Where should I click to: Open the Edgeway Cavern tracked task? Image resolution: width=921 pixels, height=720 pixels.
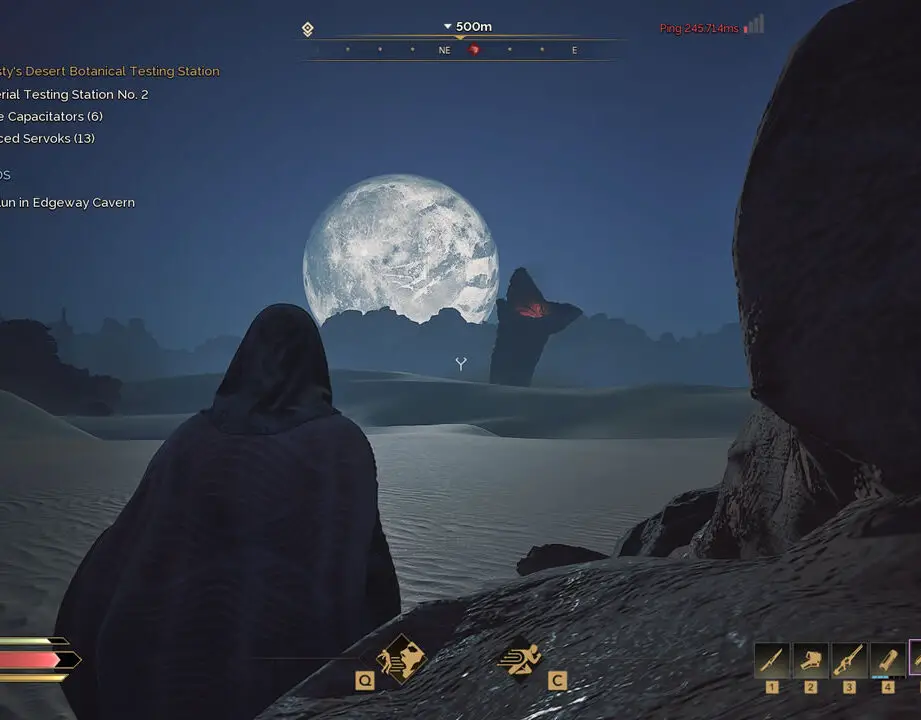click(68, 202)
